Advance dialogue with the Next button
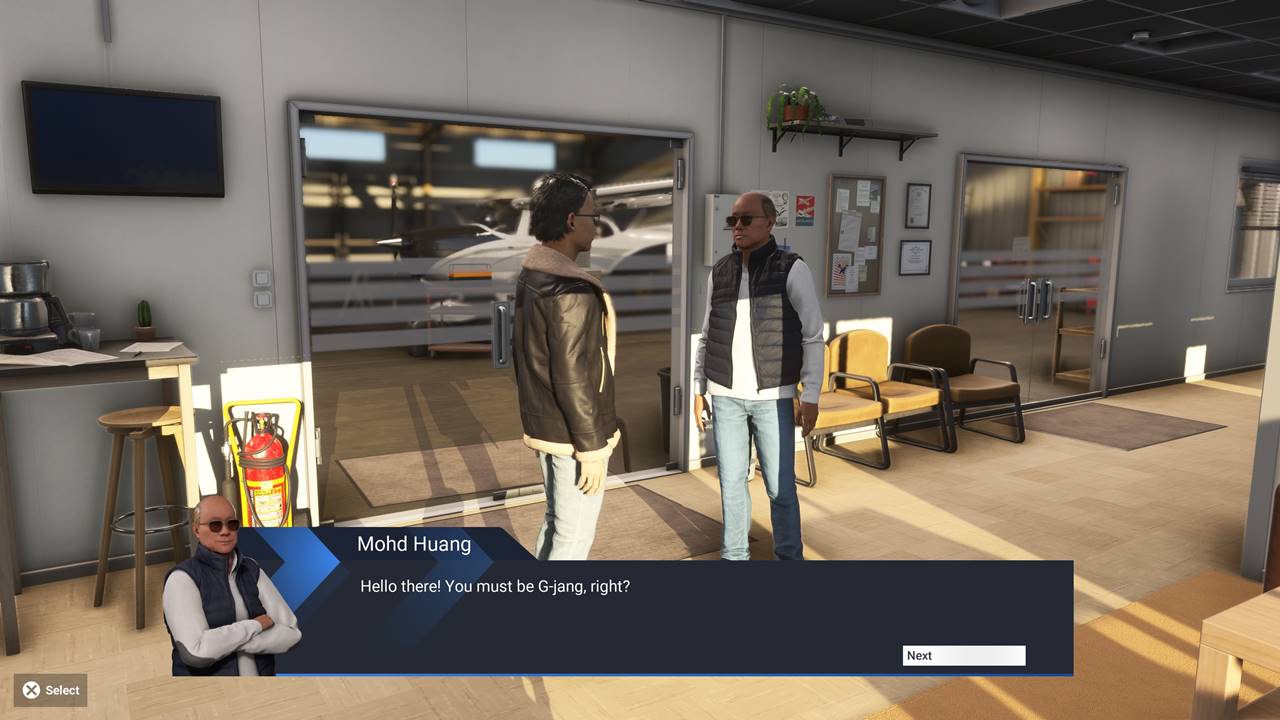 963,656
